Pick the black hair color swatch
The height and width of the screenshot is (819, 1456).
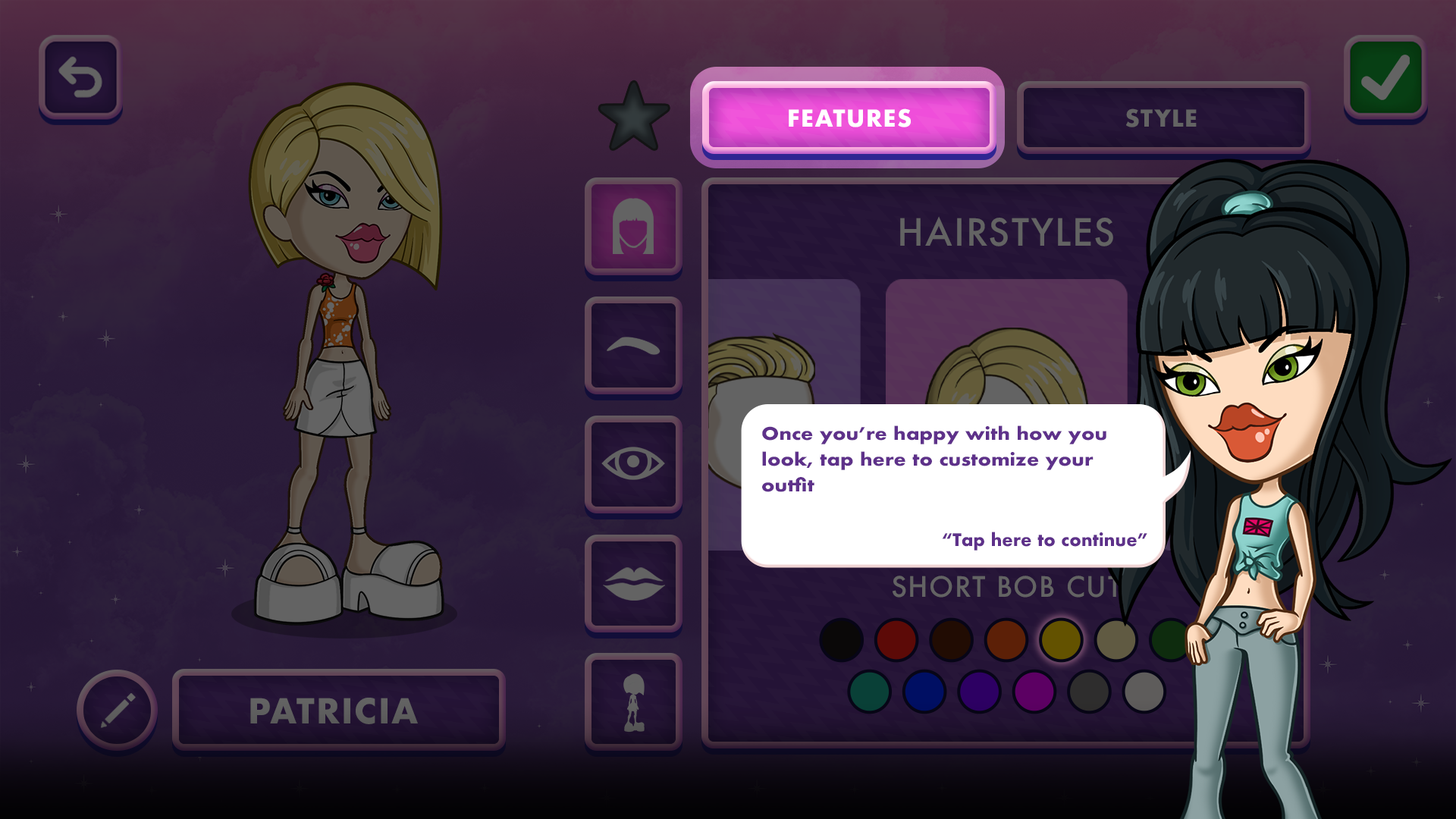(x=841, y=639)
